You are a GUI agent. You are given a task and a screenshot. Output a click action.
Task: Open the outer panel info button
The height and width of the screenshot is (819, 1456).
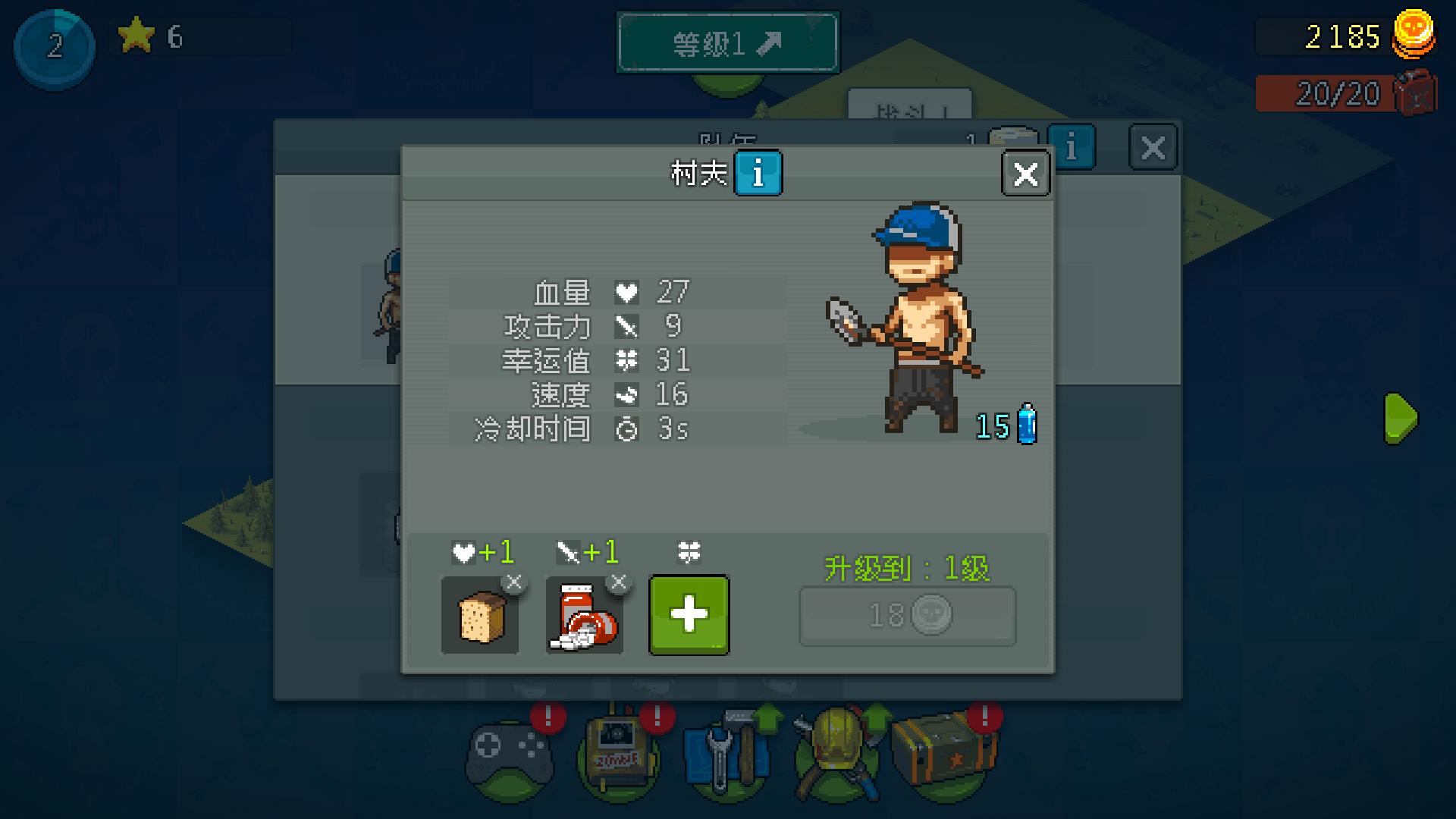(x=1072, y=147)
